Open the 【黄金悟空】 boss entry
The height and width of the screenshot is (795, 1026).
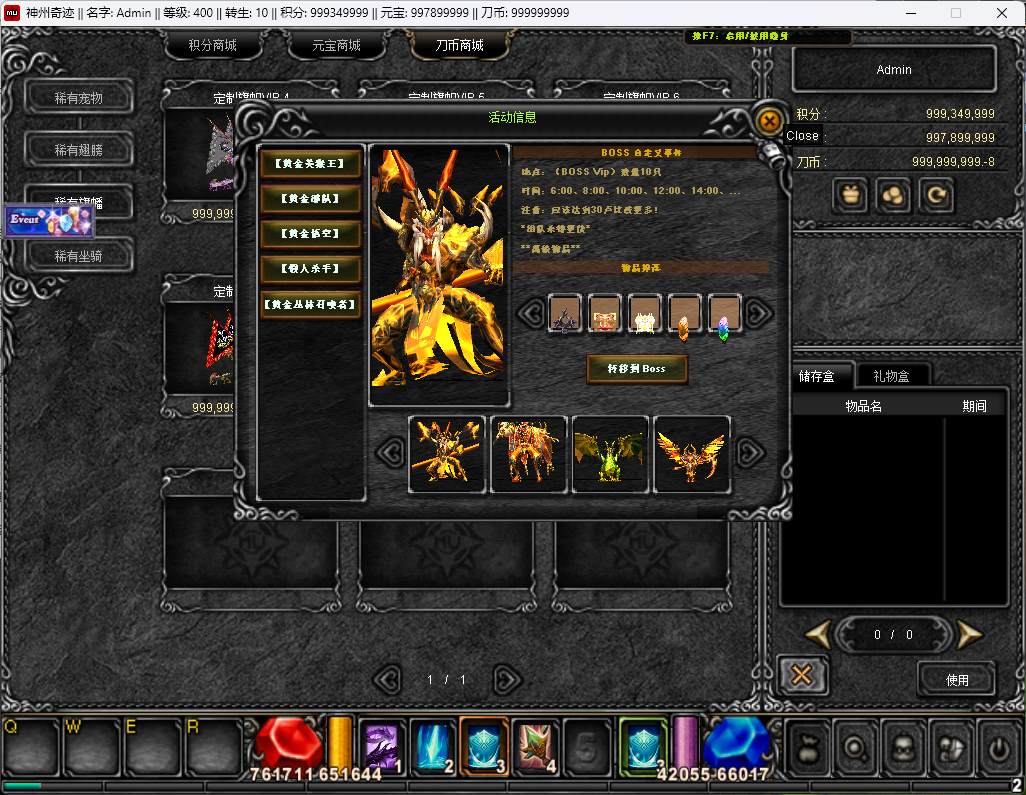pos(310,234)
